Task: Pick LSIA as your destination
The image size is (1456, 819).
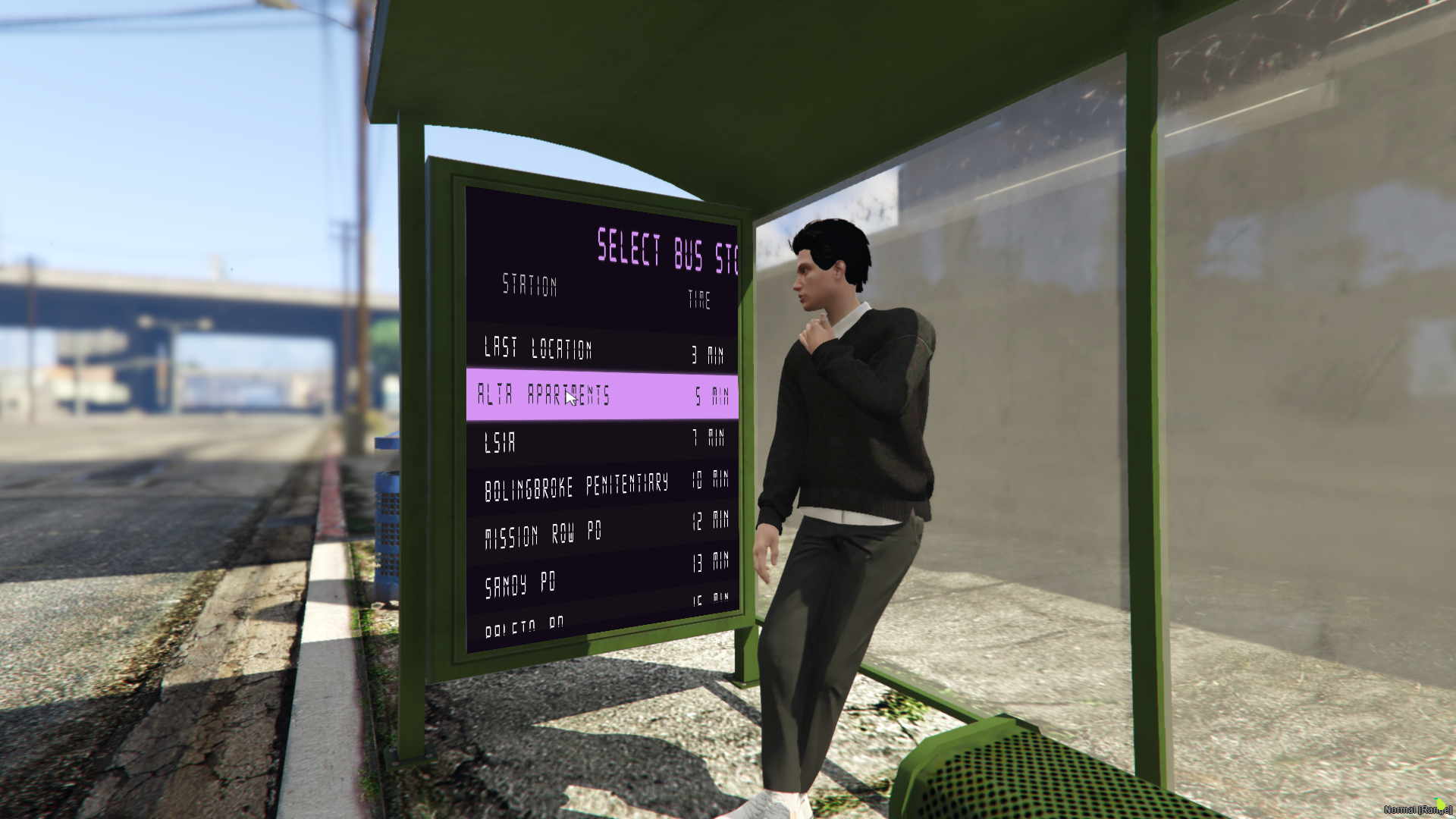Action: coord(501,442)
